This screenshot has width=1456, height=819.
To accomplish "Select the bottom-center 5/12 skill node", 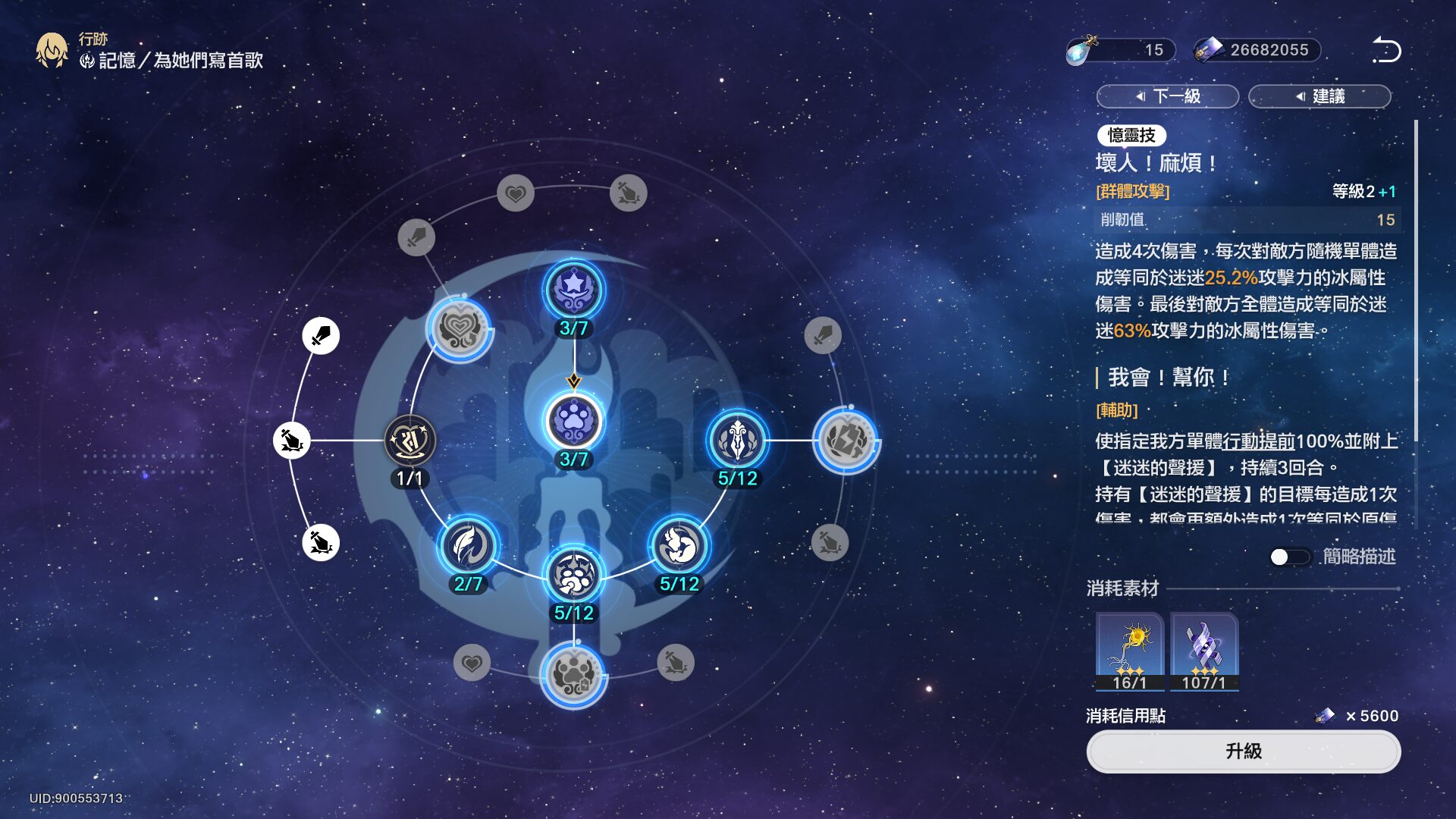I will 574,576.
